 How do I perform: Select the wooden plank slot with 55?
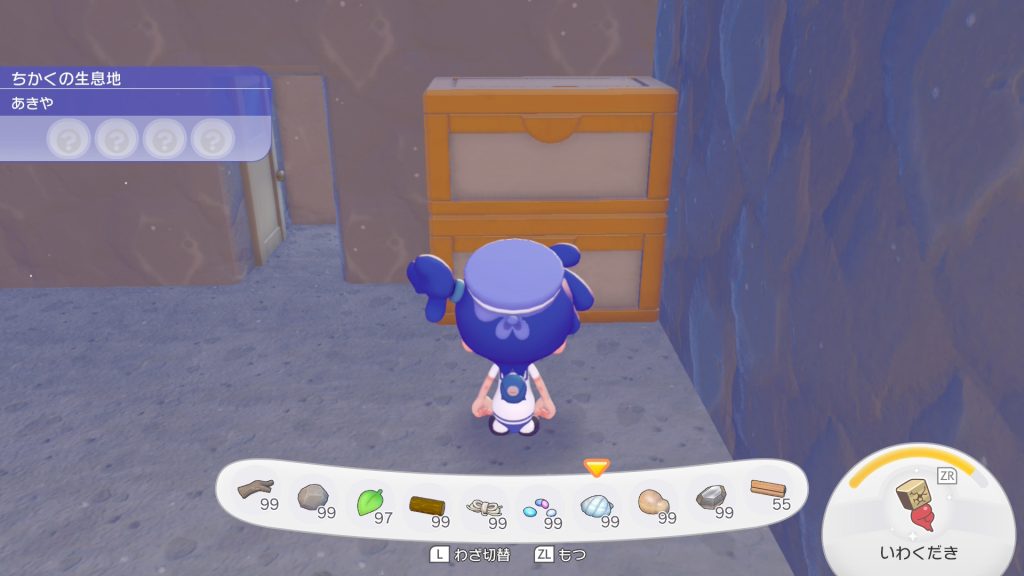768,491
